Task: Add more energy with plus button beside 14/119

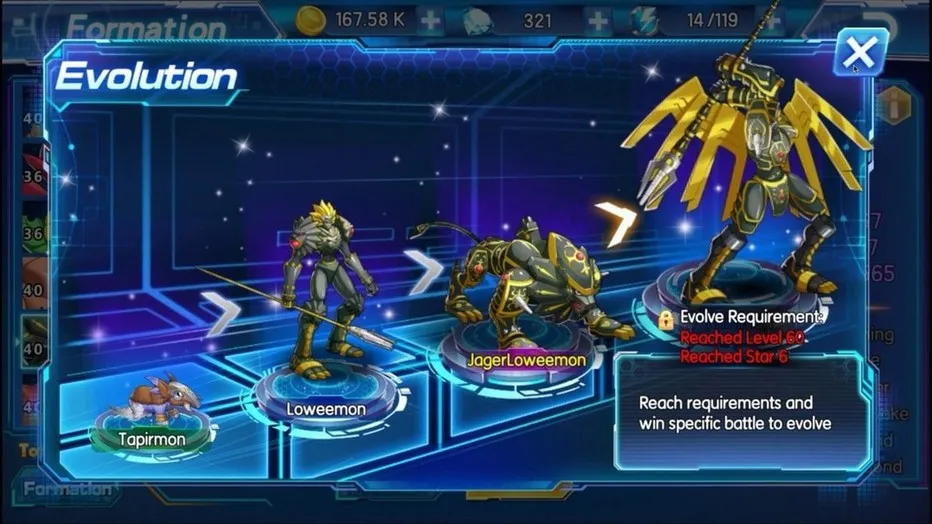Action: [x=771, y=19]
